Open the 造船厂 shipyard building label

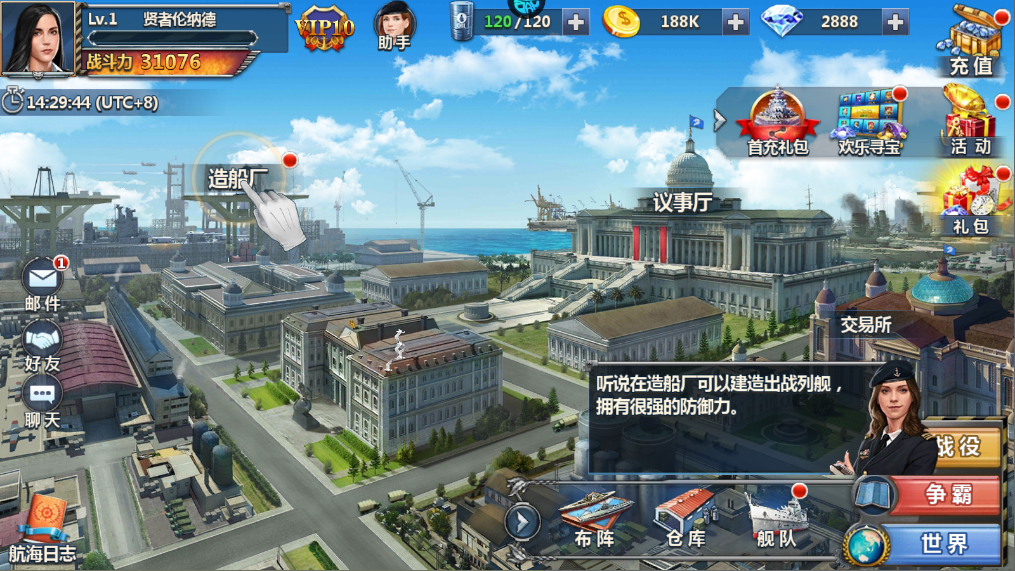238,178
